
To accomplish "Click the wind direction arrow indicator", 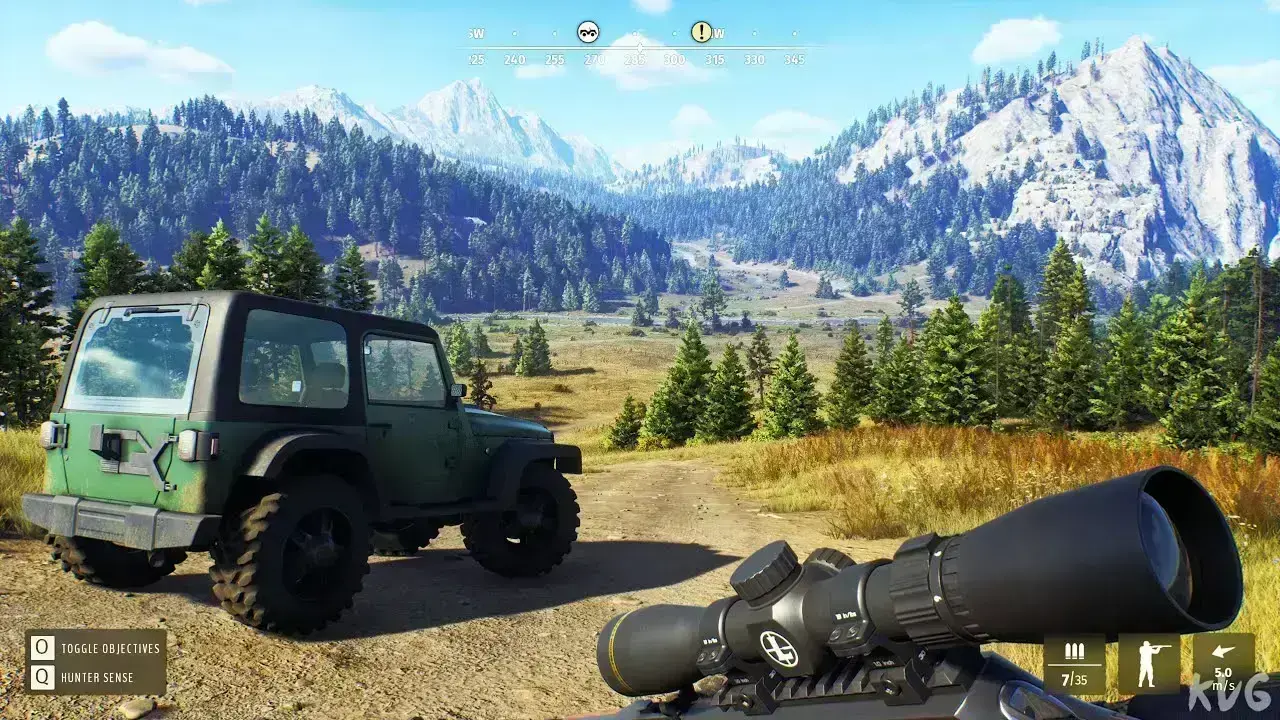I will click(x=1223, y=651).
